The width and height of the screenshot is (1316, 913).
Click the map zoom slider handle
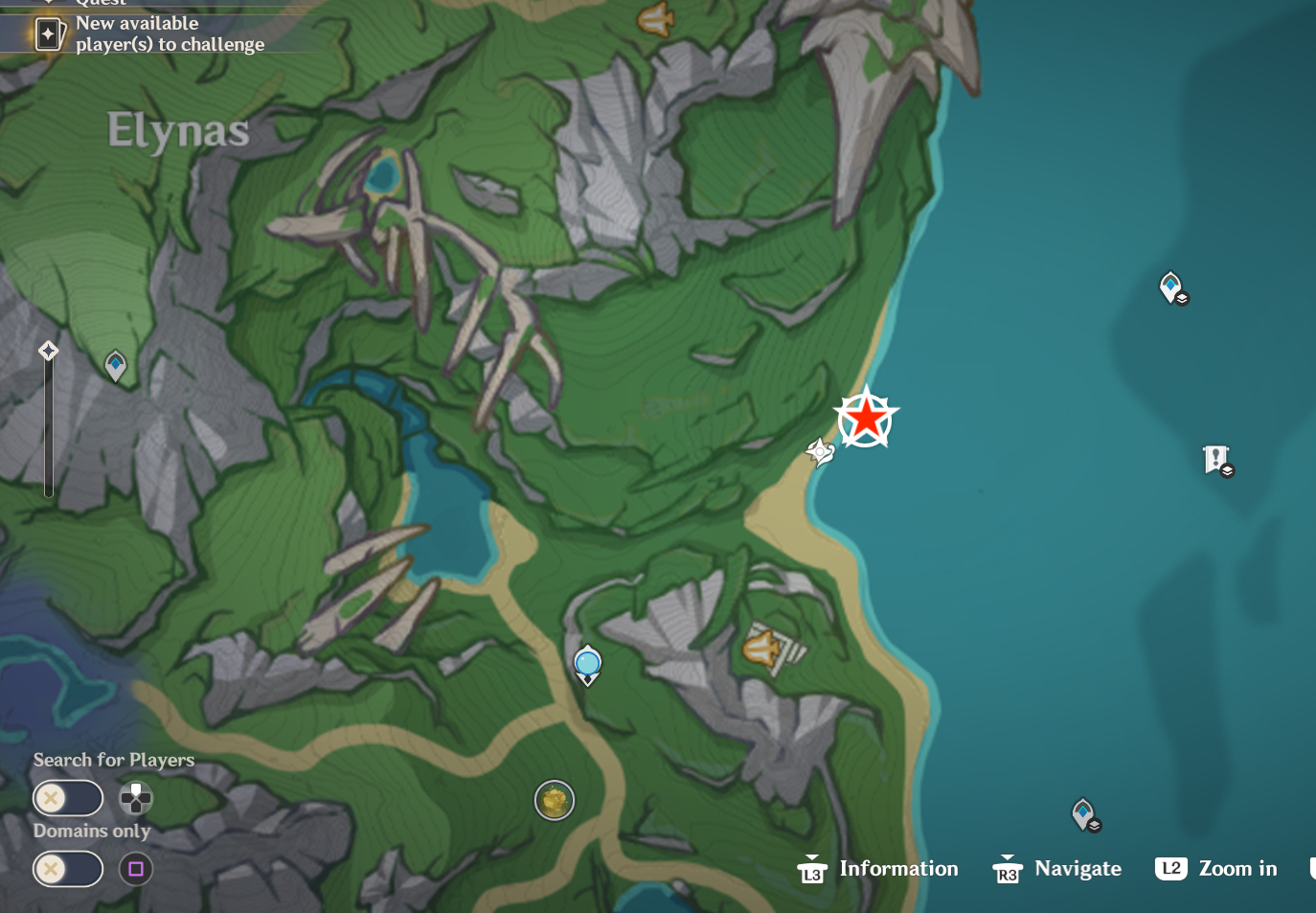[x=48, y=351]
